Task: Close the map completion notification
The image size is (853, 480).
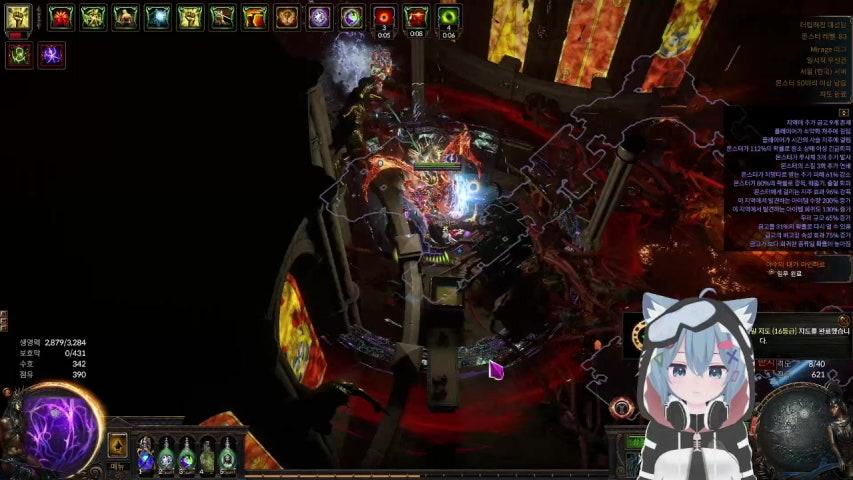Action: coord(843,321)
